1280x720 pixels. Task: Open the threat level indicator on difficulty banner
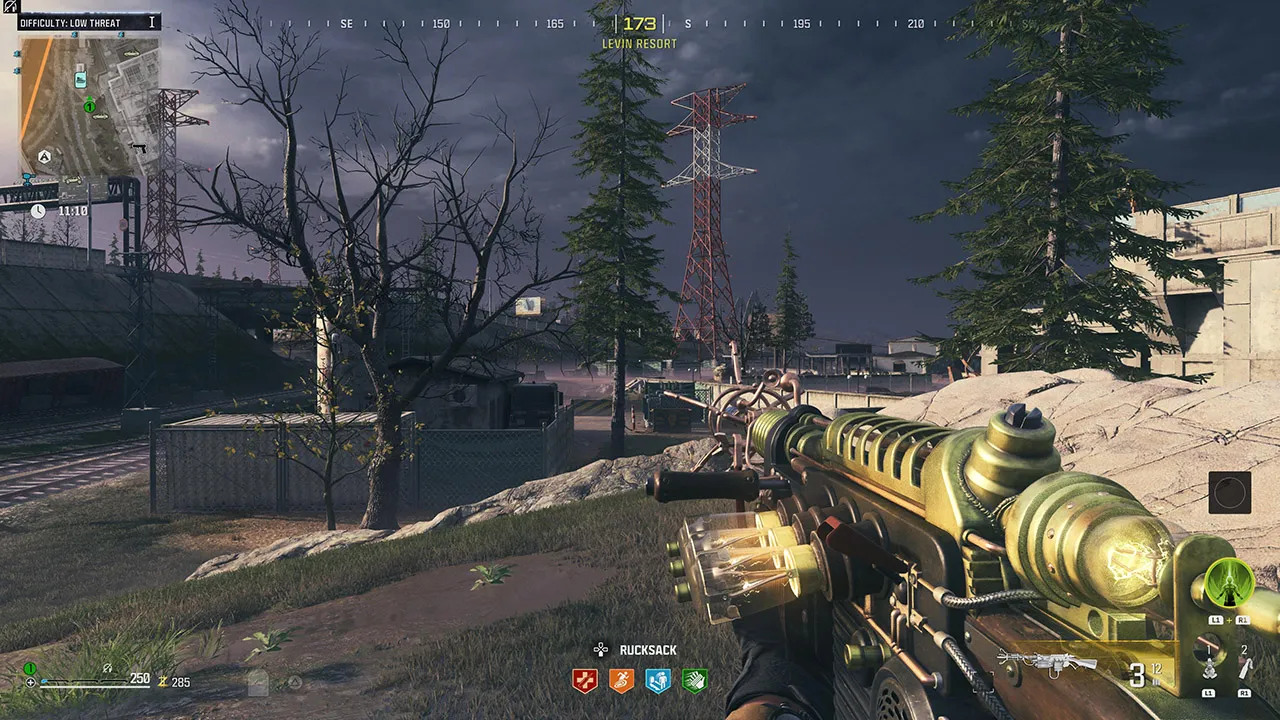pos(152,21)
